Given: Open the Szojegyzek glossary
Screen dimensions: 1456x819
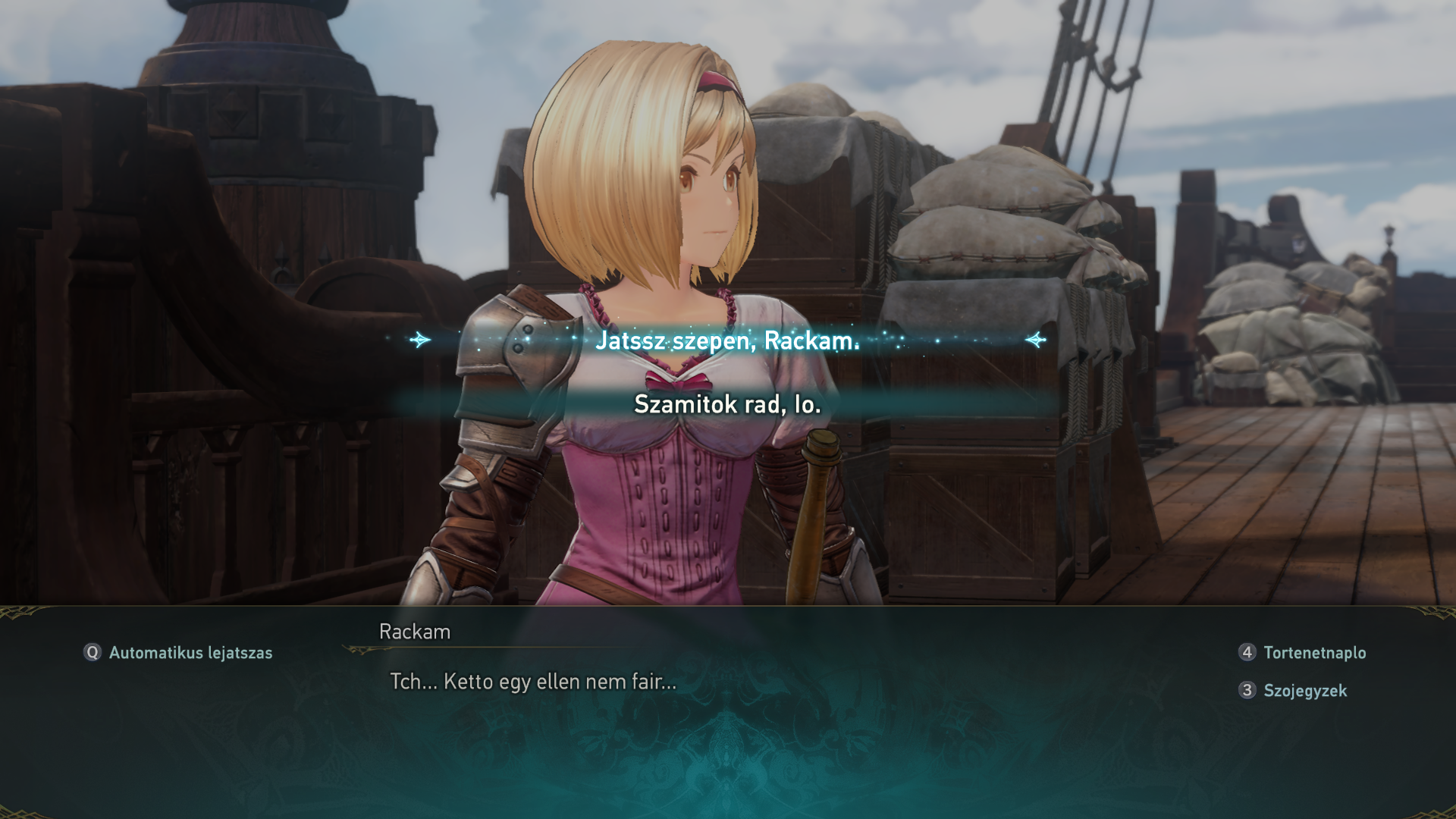Looking at the screenshot, I should coord(1293,691).
